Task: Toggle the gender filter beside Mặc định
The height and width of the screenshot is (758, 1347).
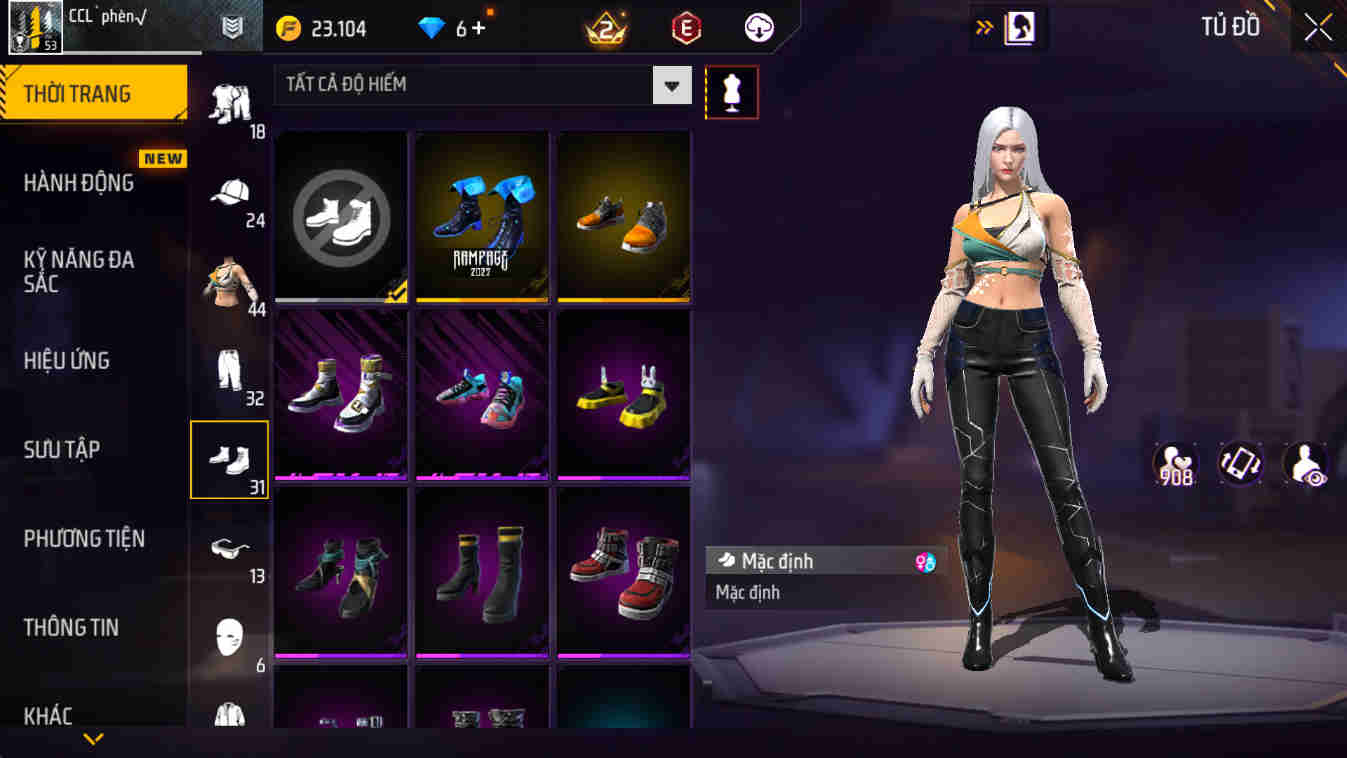Action: (x=922, y=561)
